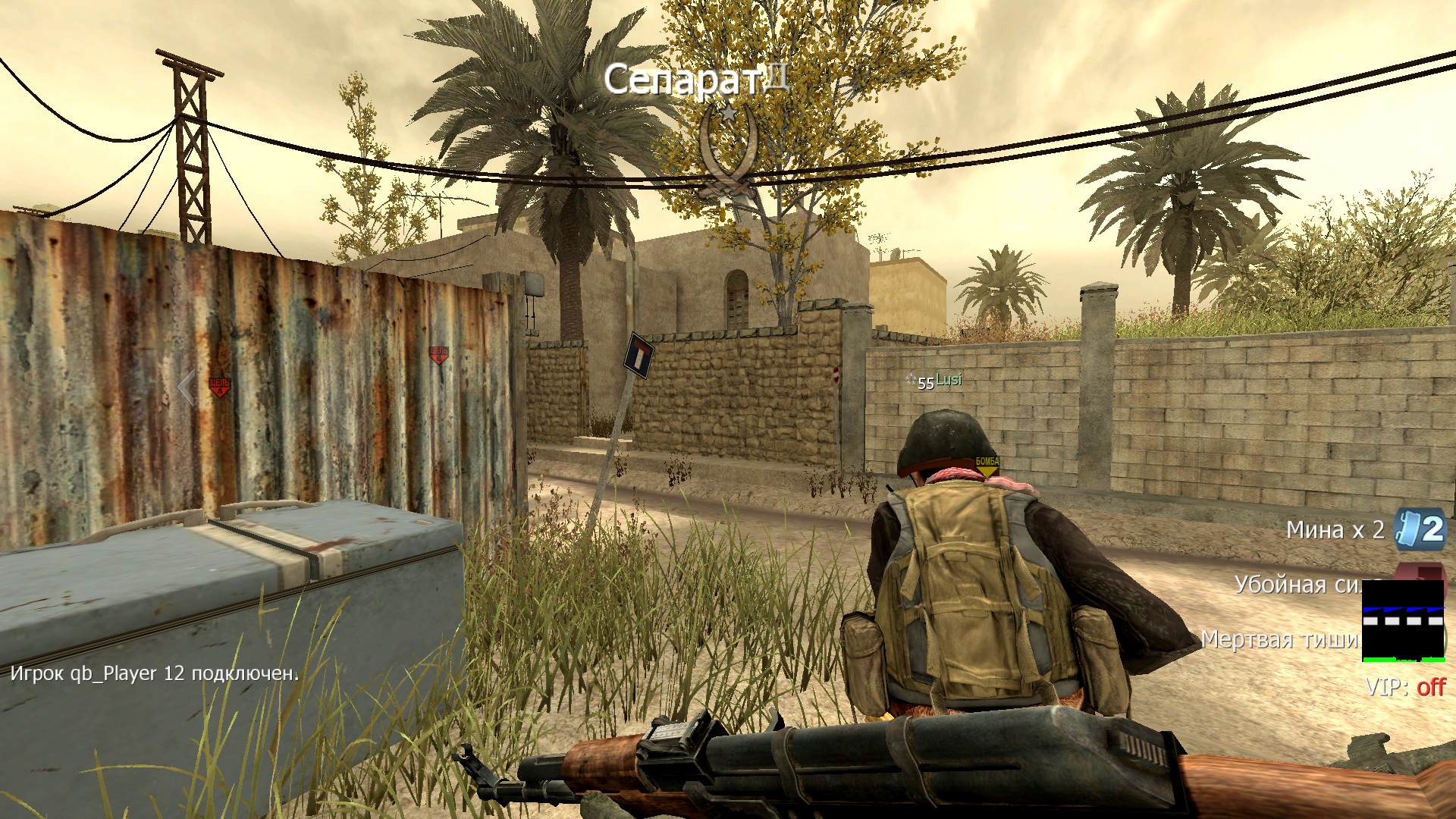Click the yellow БОМБА carrier marker

click(x=987, y=466)
